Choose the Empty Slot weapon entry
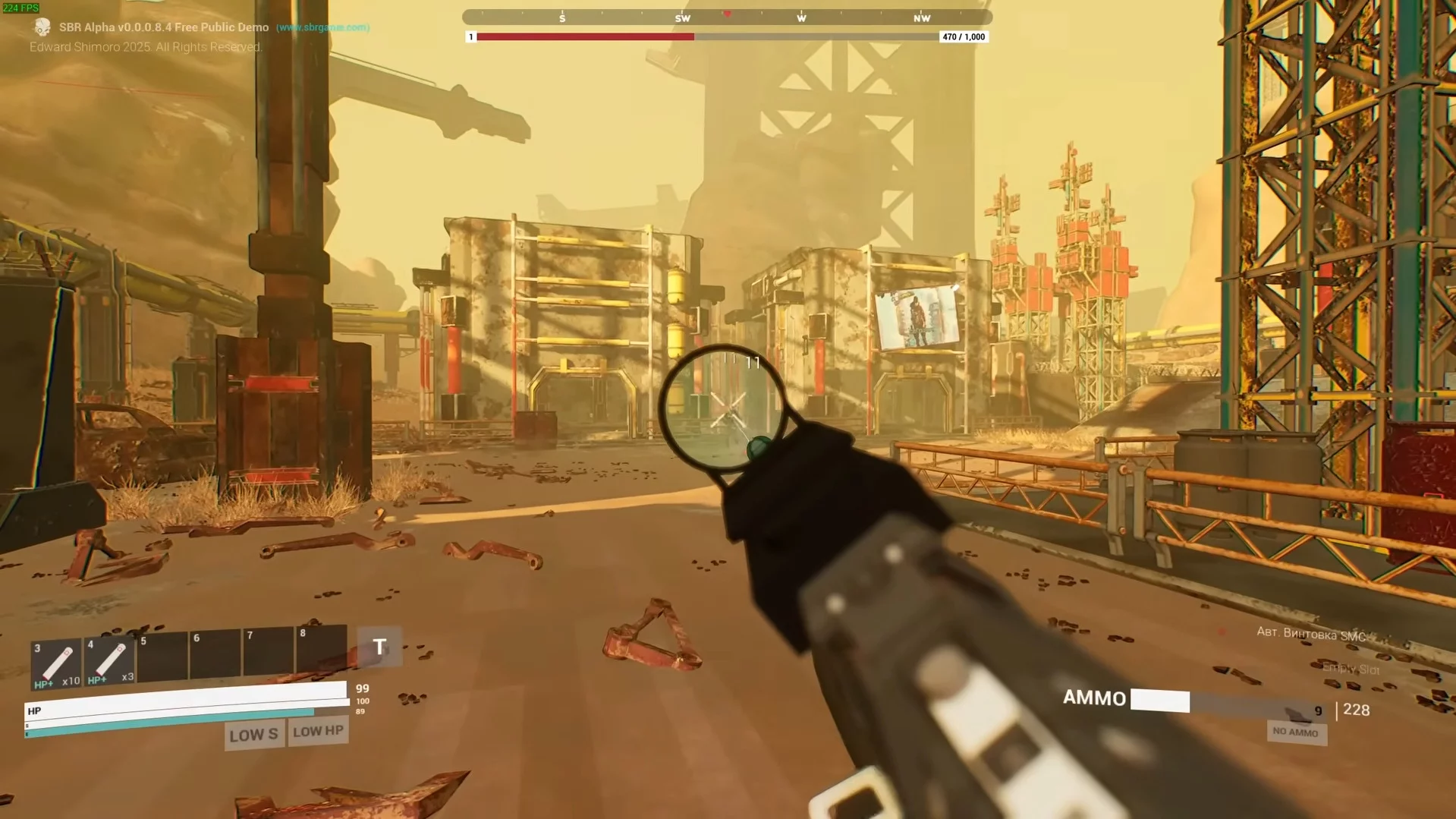 [1351, 669]
